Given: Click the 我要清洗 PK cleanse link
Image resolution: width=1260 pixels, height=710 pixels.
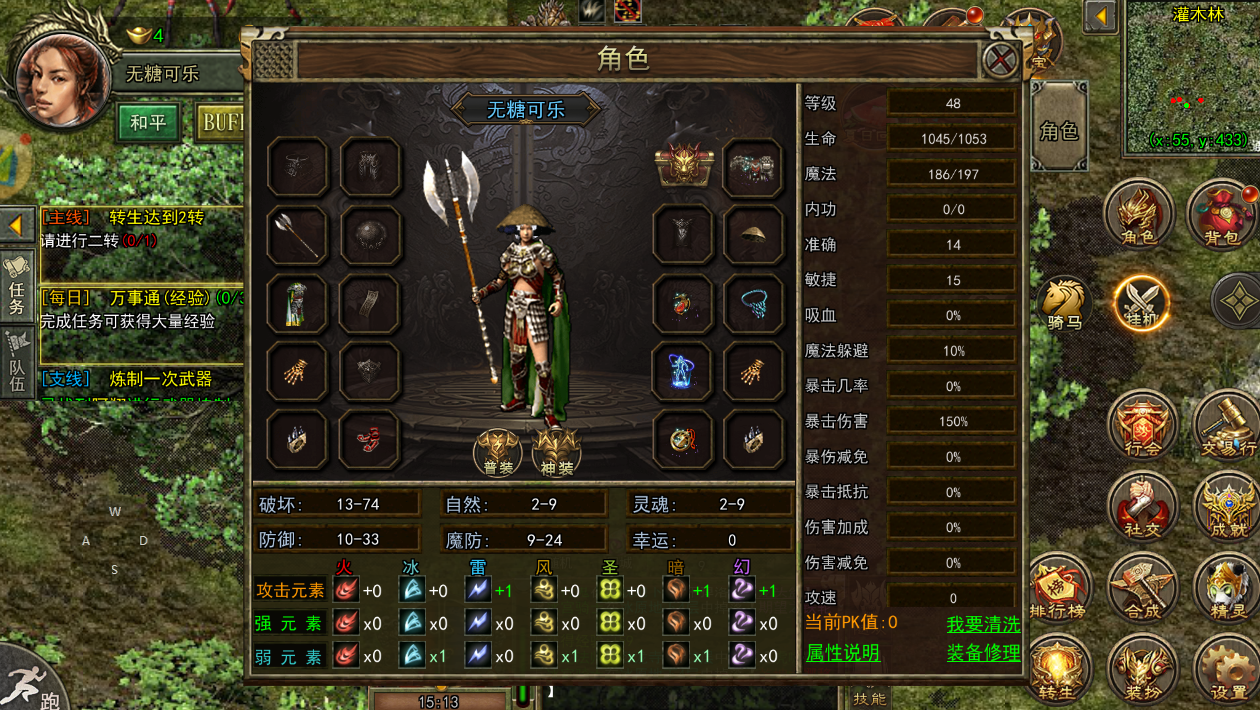Looking at the screenshot, I should point(983,623).
